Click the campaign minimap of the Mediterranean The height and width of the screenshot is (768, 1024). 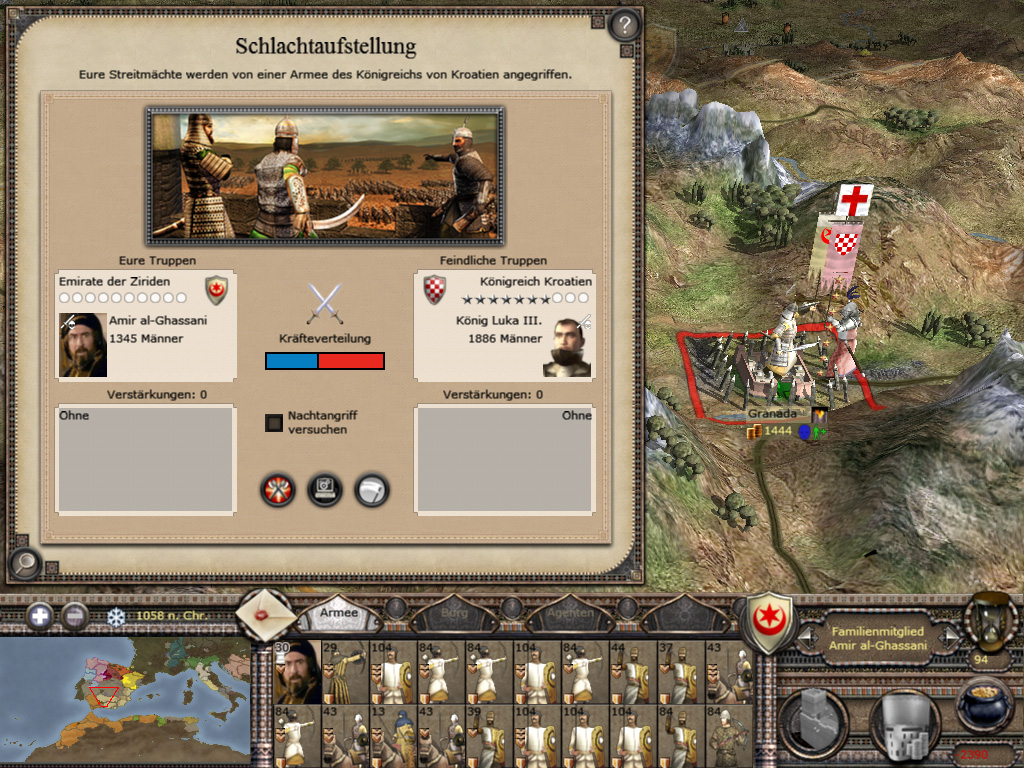pyautogui.click(x=125, y=695)
